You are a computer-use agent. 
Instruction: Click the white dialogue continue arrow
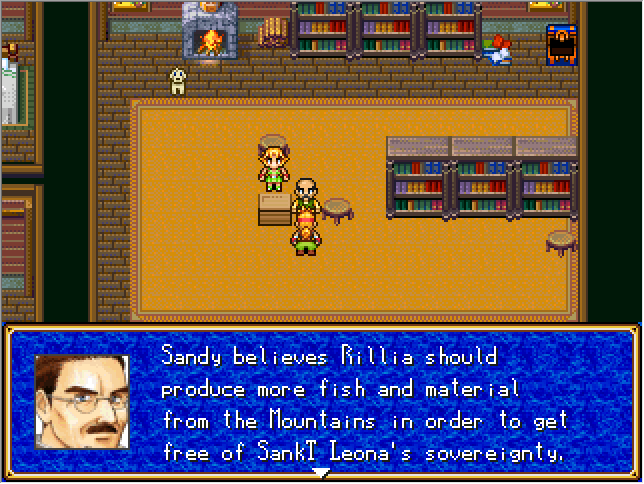coord(321,471)
